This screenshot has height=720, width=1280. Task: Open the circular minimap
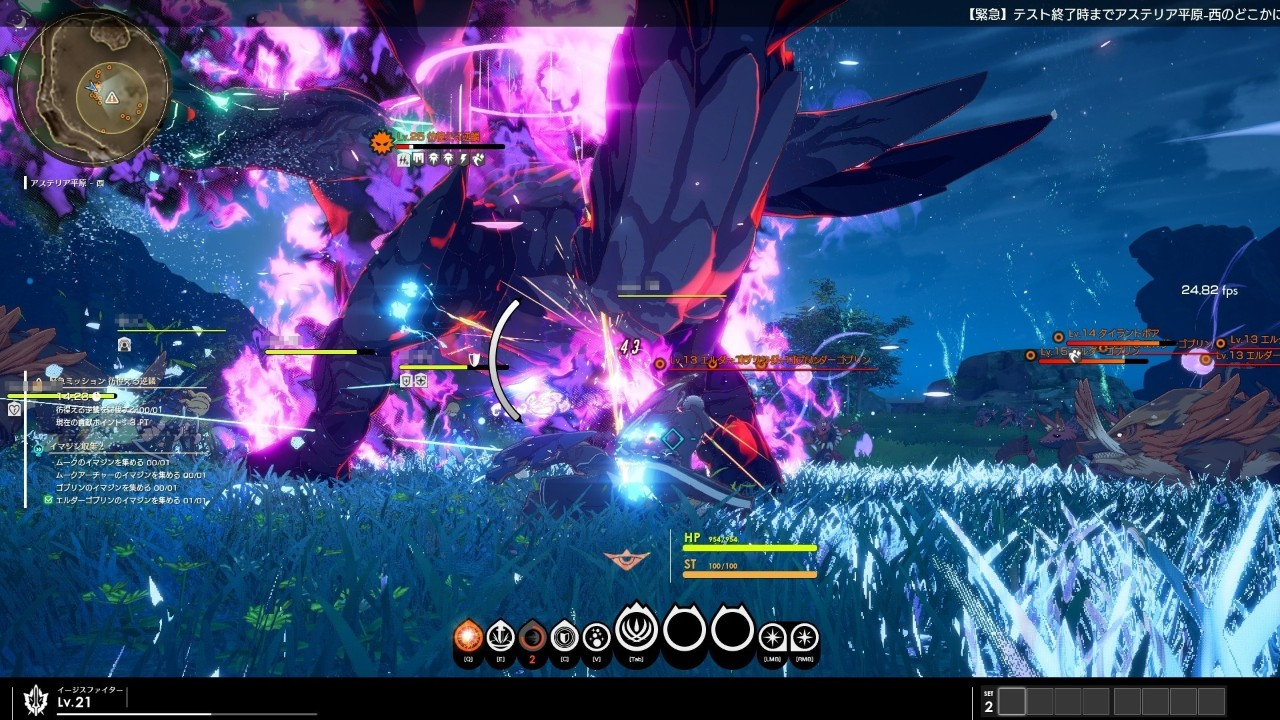tap(93, 88)
